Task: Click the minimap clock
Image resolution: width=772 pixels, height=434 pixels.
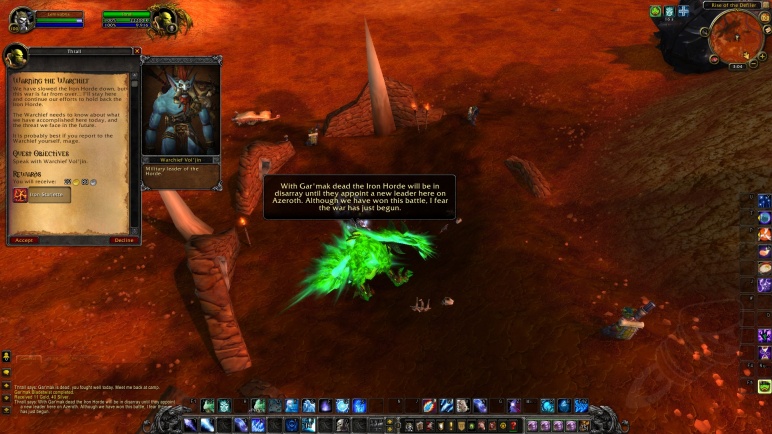Action: pyautogui.click(x=737, y=66)
